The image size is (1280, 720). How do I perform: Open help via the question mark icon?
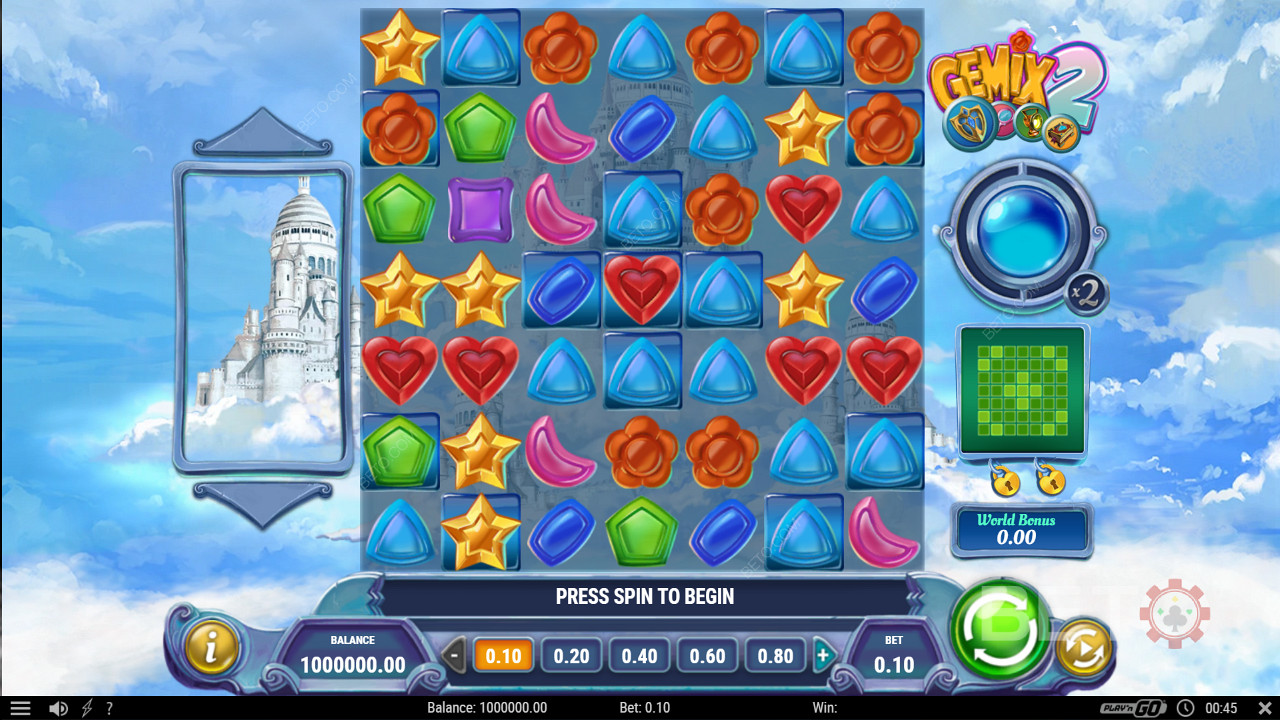click(109, 708)
